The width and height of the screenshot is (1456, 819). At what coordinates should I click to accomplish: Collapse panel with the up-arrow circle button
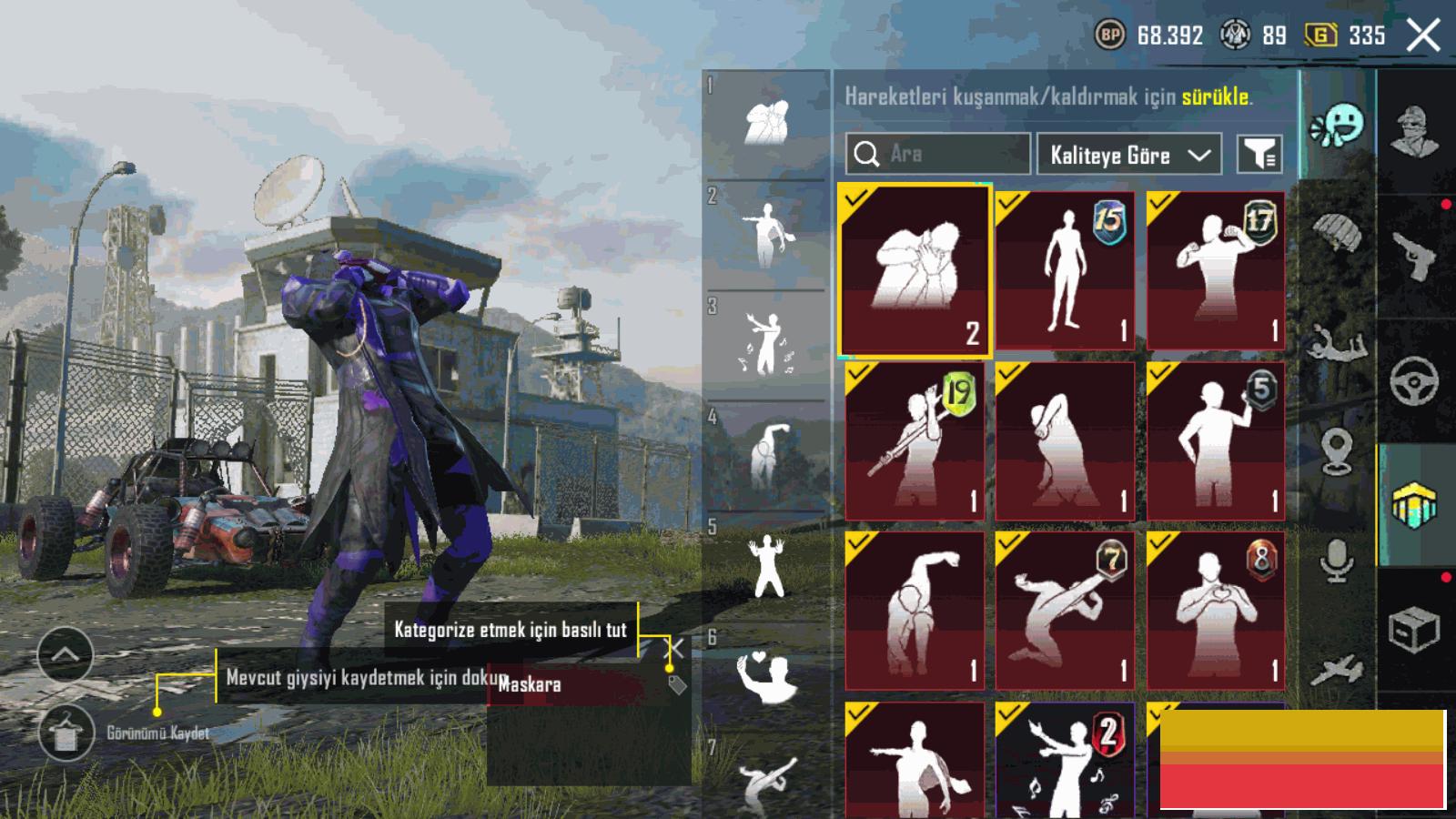(x=66, y=654)
